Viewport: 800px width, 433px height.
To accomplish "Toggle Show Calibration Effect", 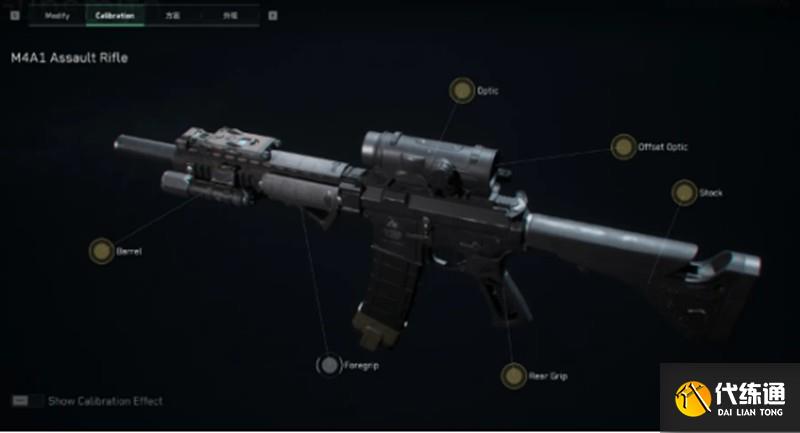I will 20,401.
